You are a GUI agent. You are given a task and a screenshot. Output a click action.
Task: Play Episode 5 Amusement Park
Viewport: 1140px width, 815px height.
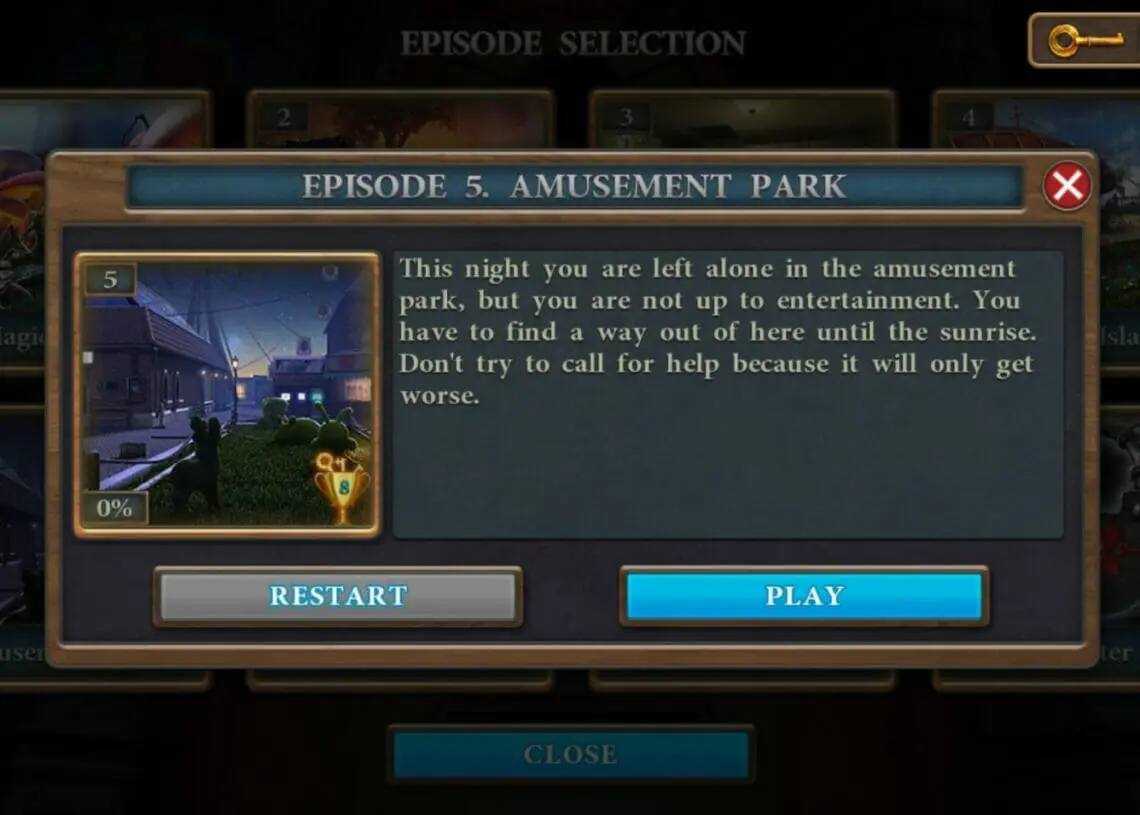pyautogui.click(x=804, y=596)
